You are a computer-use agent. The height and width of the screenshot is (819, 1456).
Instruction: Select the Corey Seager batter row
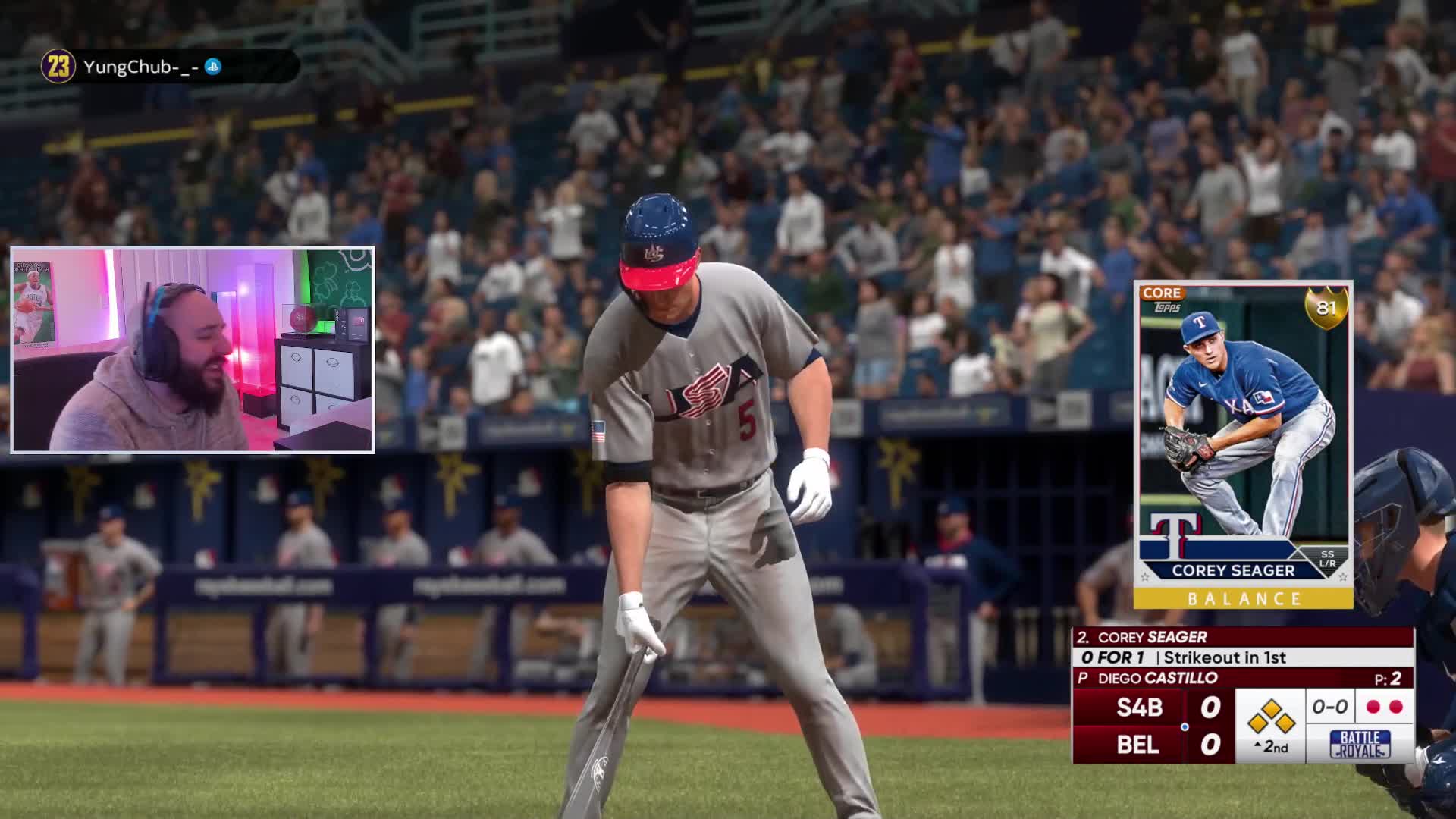point(1242,637)
